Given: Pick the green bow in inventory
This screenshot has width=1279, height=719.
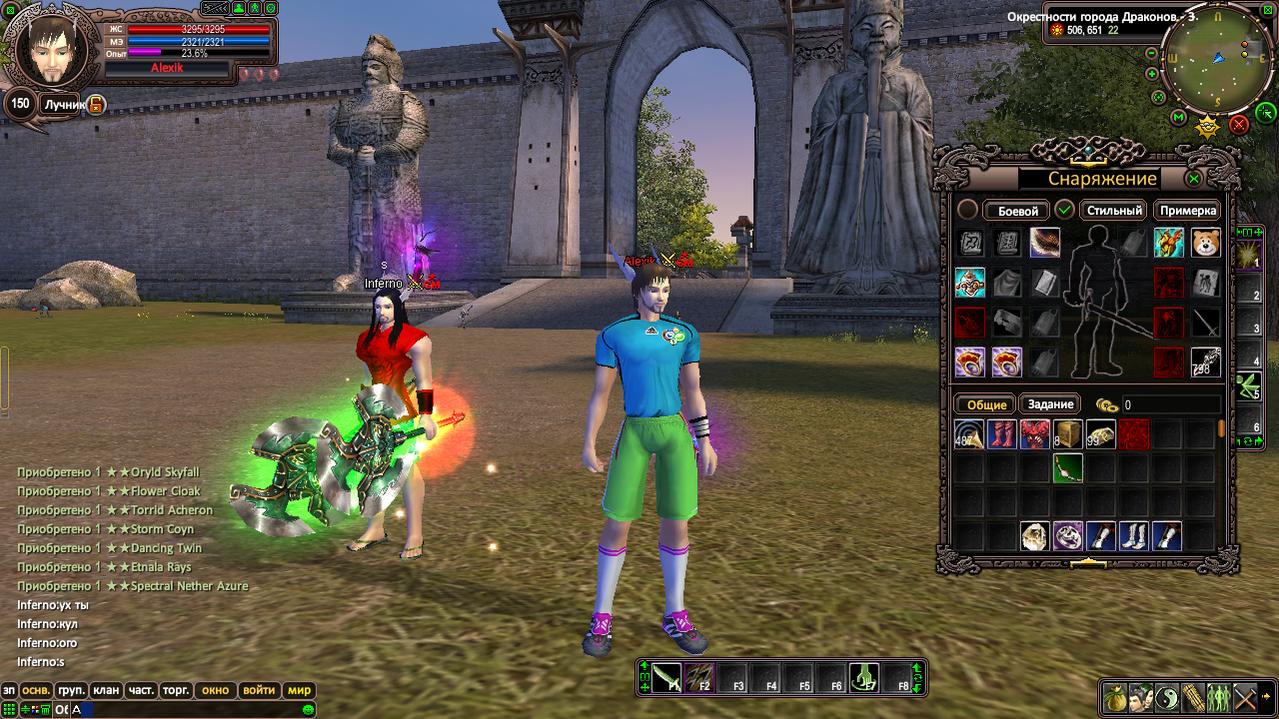Looking at the screenshot, I should [1067, 467].
